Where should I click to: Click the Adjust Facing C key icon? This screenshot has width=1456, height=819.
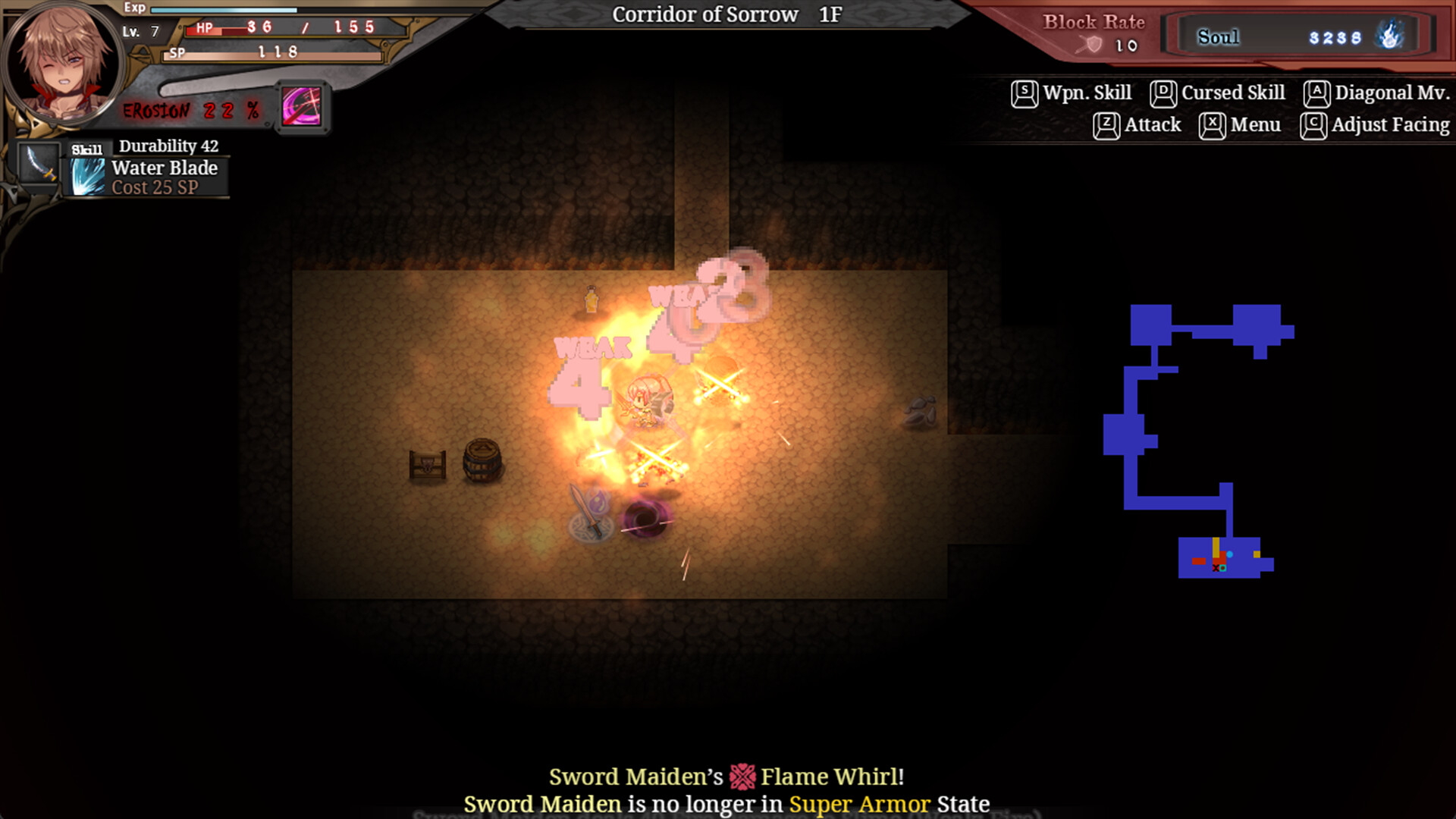click(x=1316, y=124)
